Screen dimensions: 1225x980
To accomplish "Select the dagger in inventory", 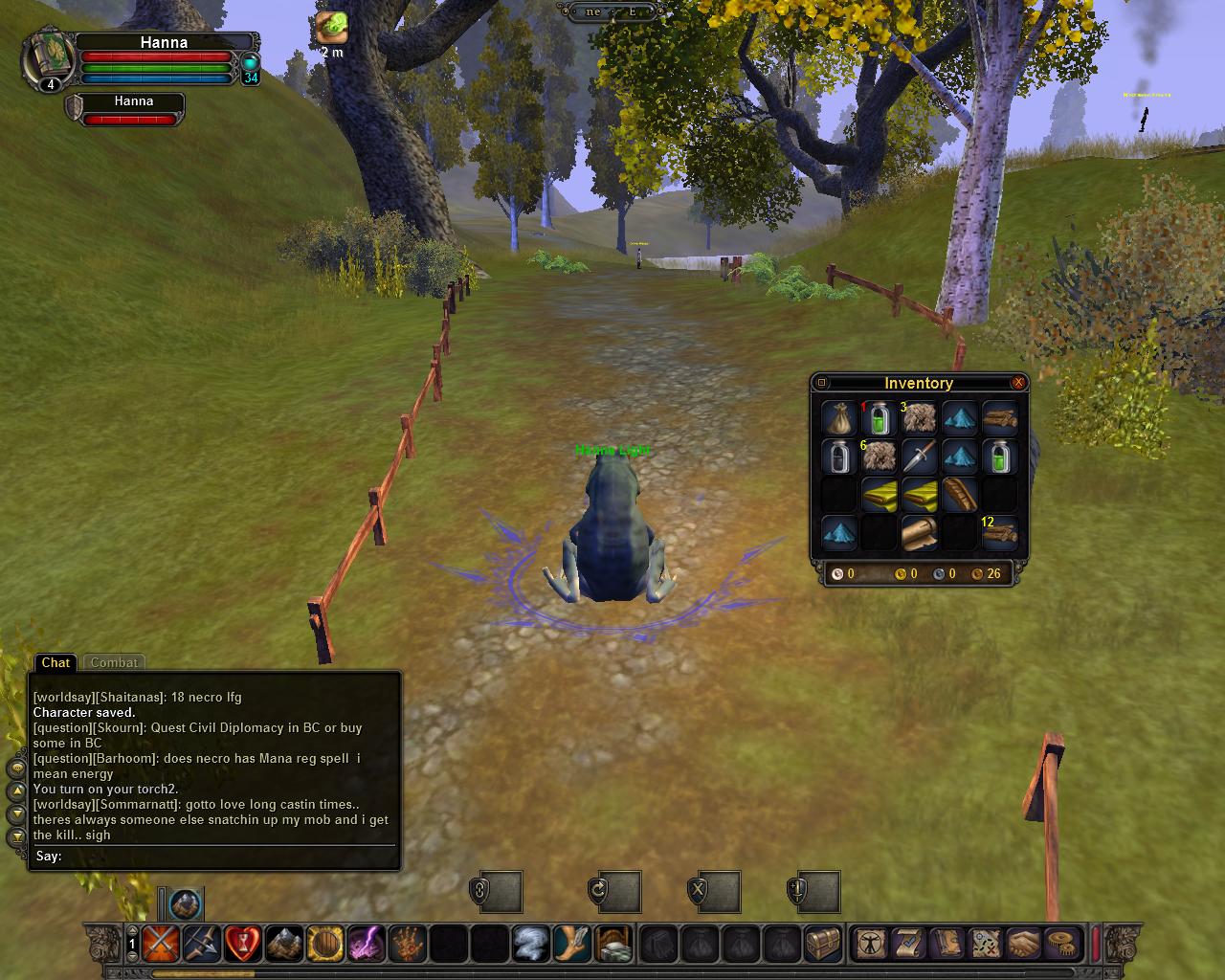I will pos(919,457).
